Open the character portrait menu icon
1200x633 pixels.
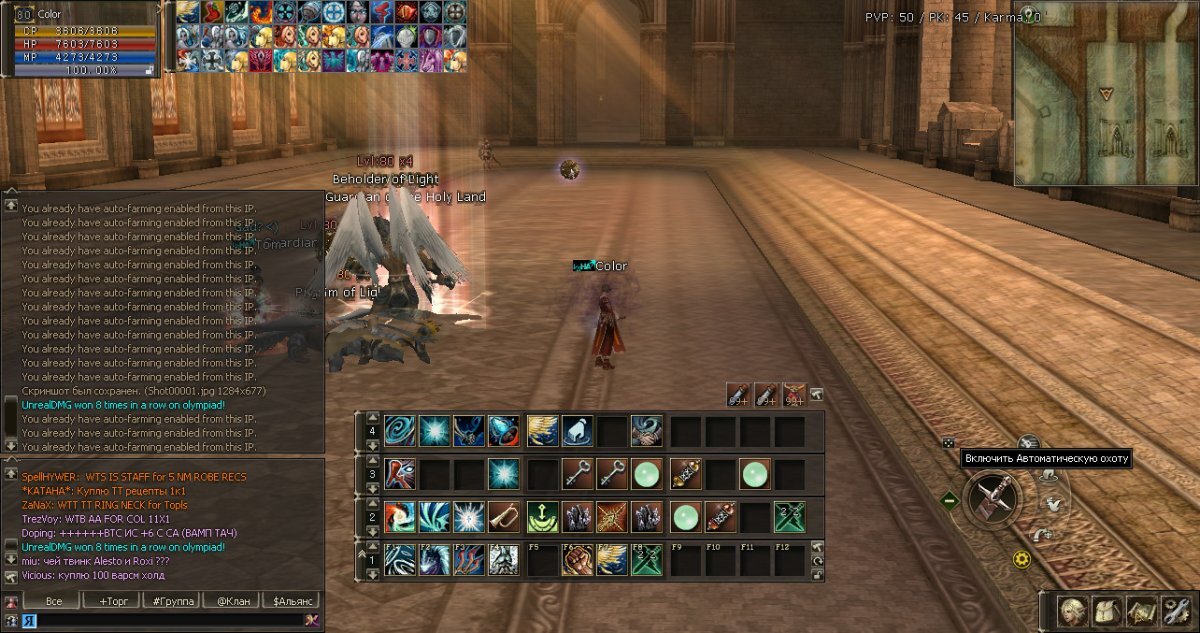pos(1075,611)
